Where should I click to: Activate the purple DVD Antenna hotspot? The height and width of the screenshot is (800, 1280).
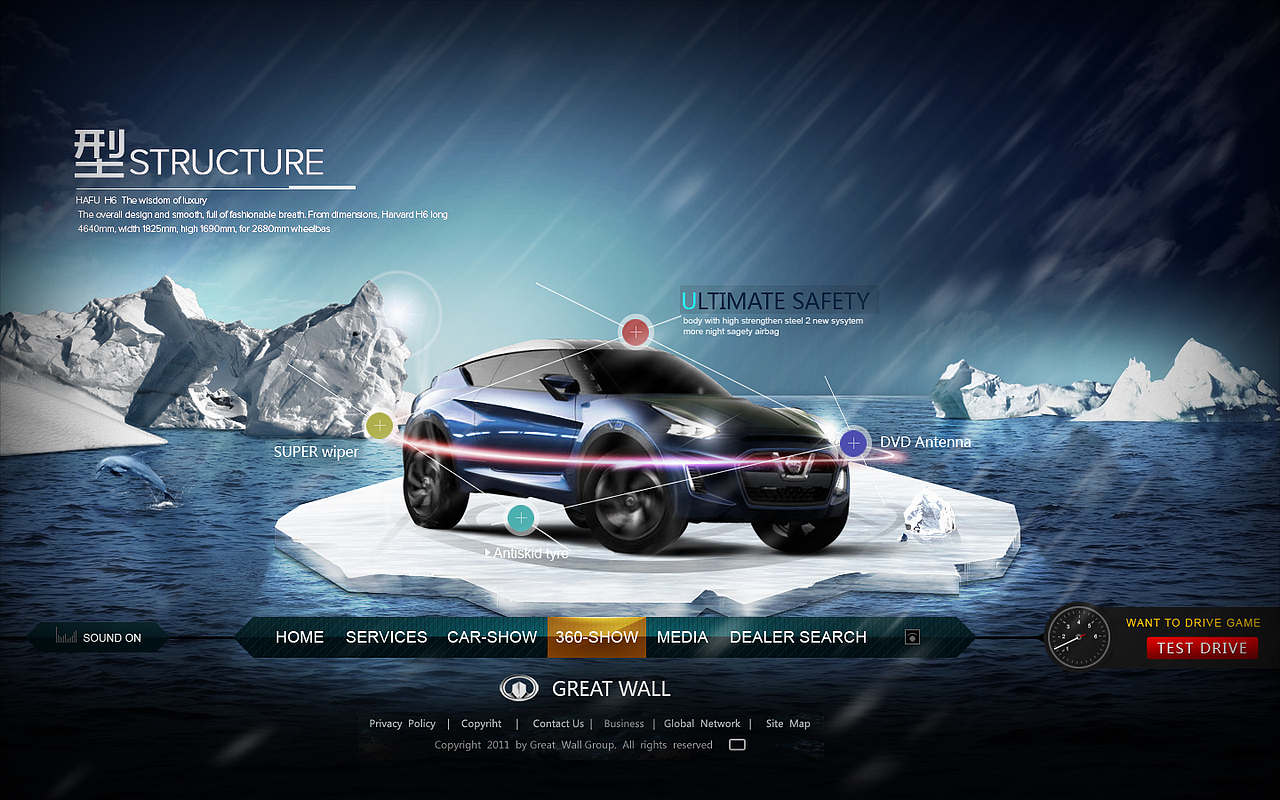point(853,442)
